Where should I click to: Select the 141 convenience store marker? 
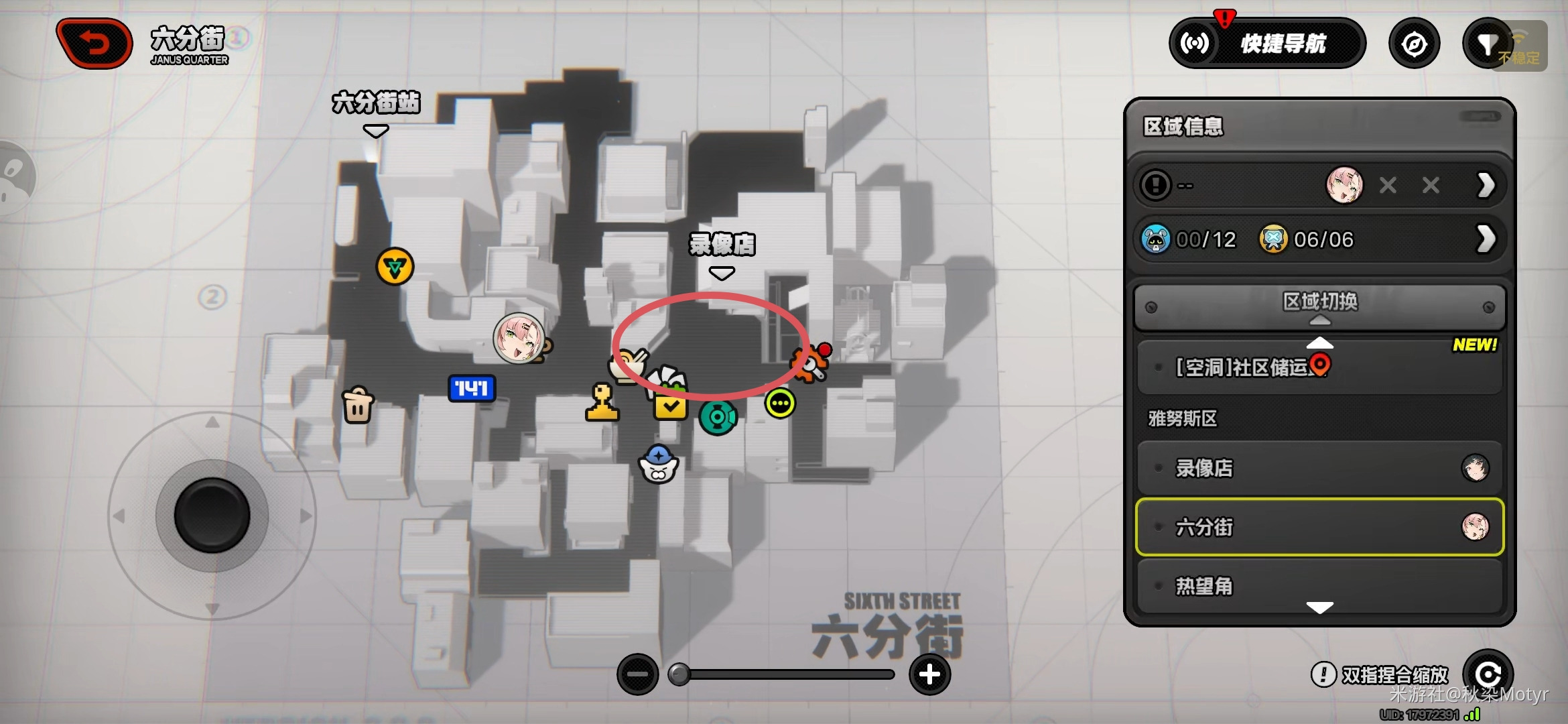[472, 388]
